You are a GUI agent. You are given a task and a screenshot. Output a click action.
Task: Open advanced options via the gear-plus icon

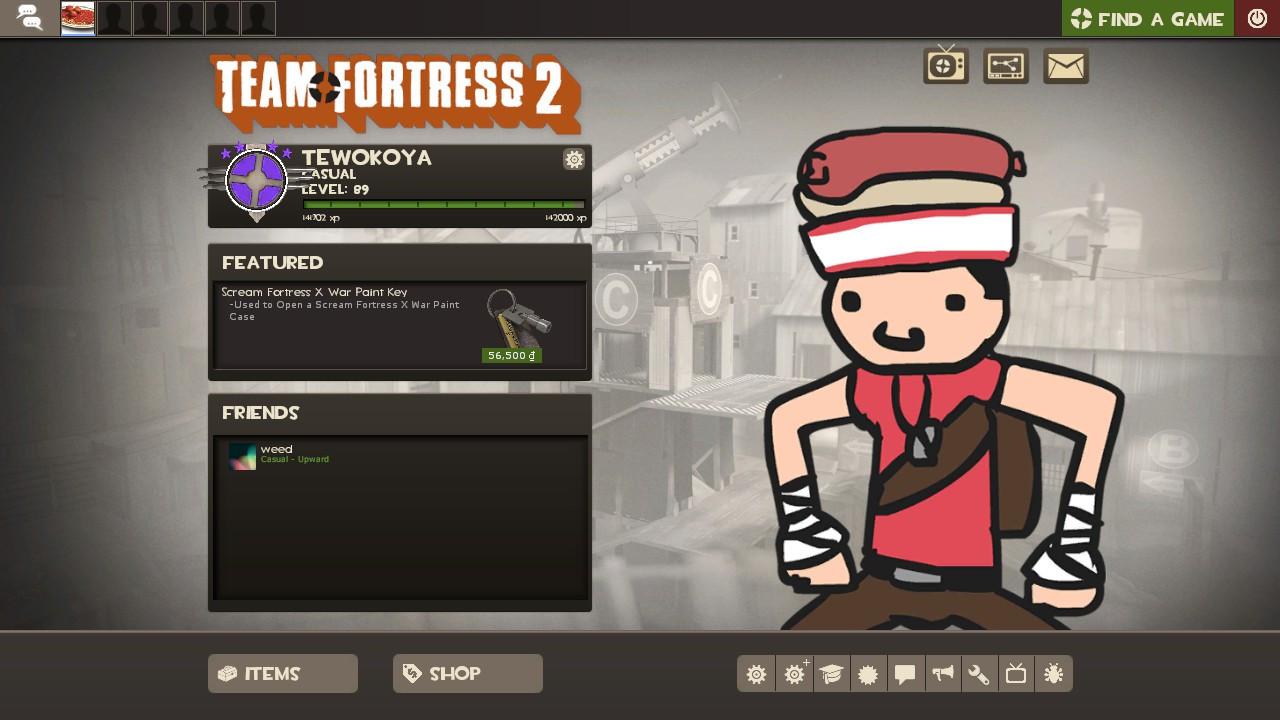tap(794, 673)
